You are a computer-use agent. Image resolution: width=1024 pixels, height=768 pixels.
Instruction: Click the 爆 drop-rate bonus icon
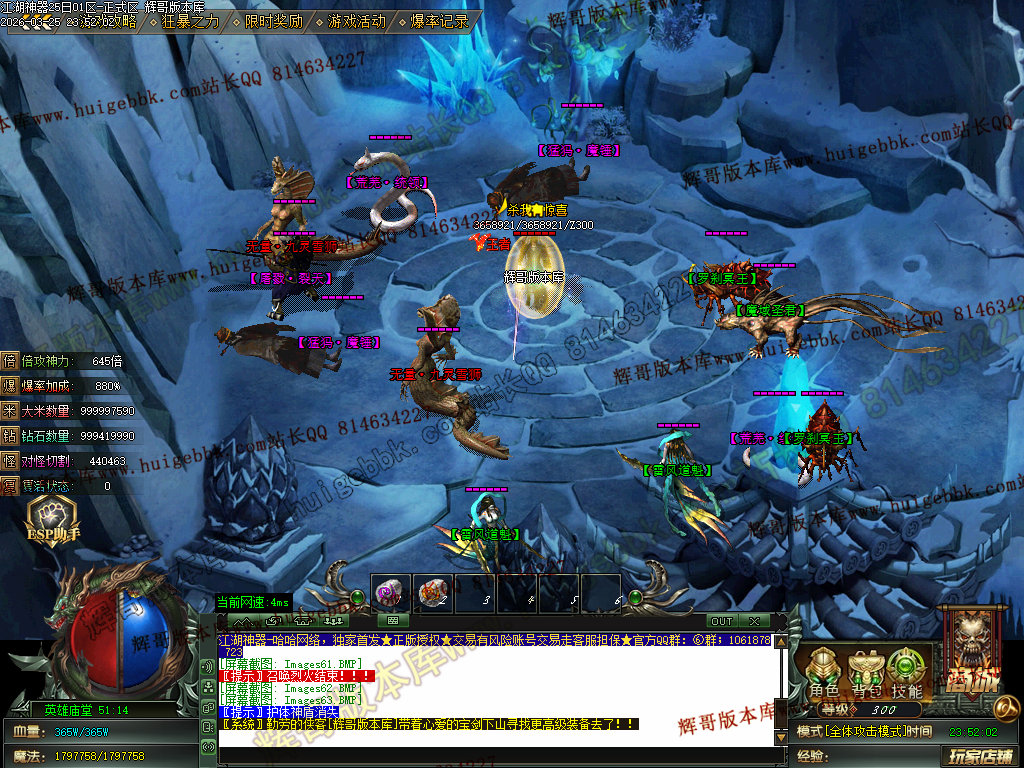coord(10,386)
